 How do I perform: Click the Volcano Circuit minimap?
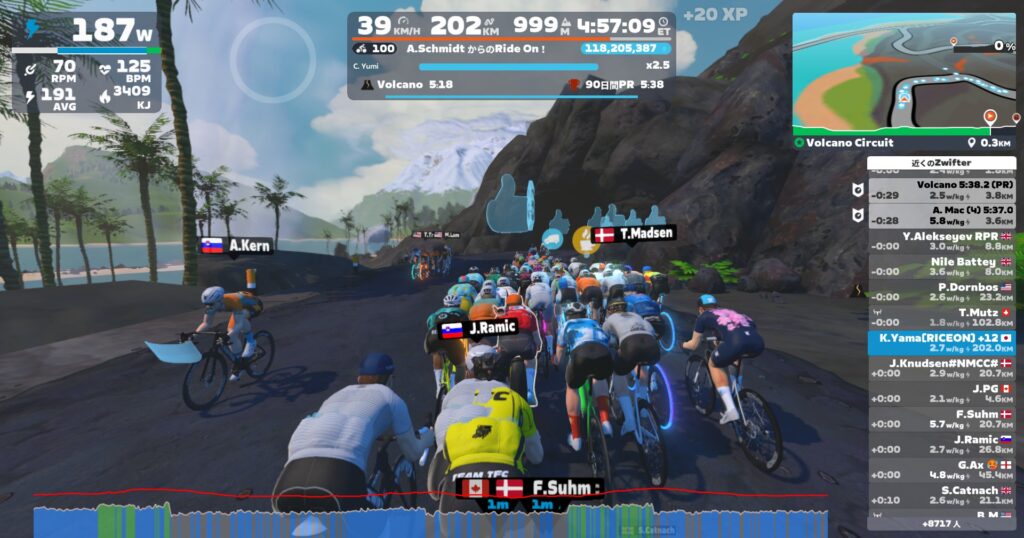[x=904, y=73]
